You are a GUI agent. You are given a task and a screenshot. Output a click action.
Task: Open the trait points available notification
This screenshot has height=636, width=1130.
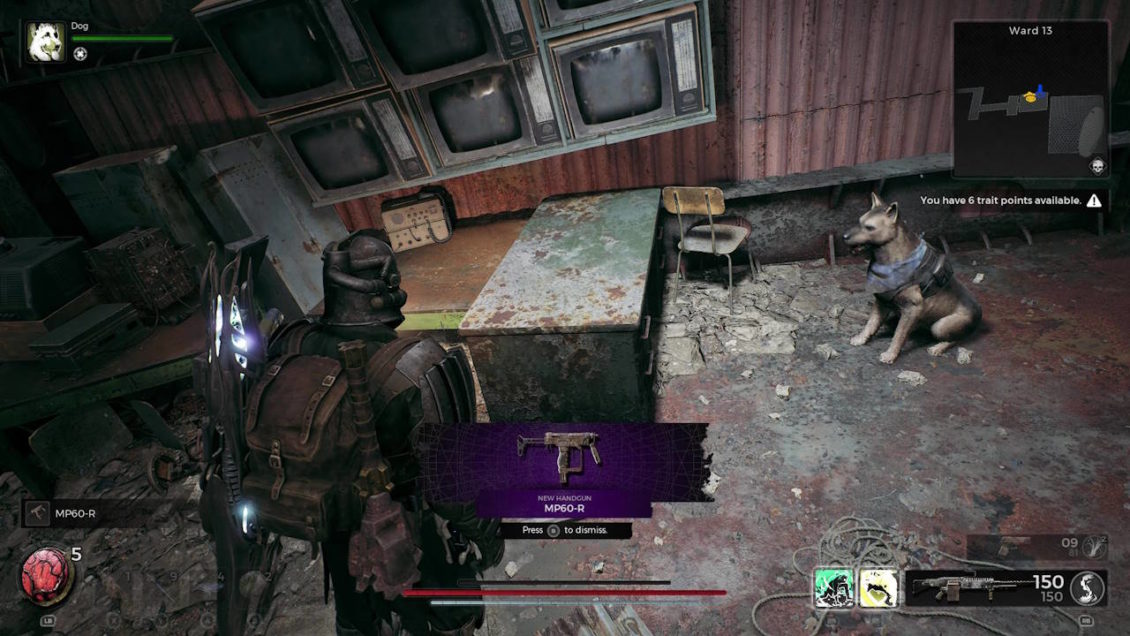(1010, 201)
